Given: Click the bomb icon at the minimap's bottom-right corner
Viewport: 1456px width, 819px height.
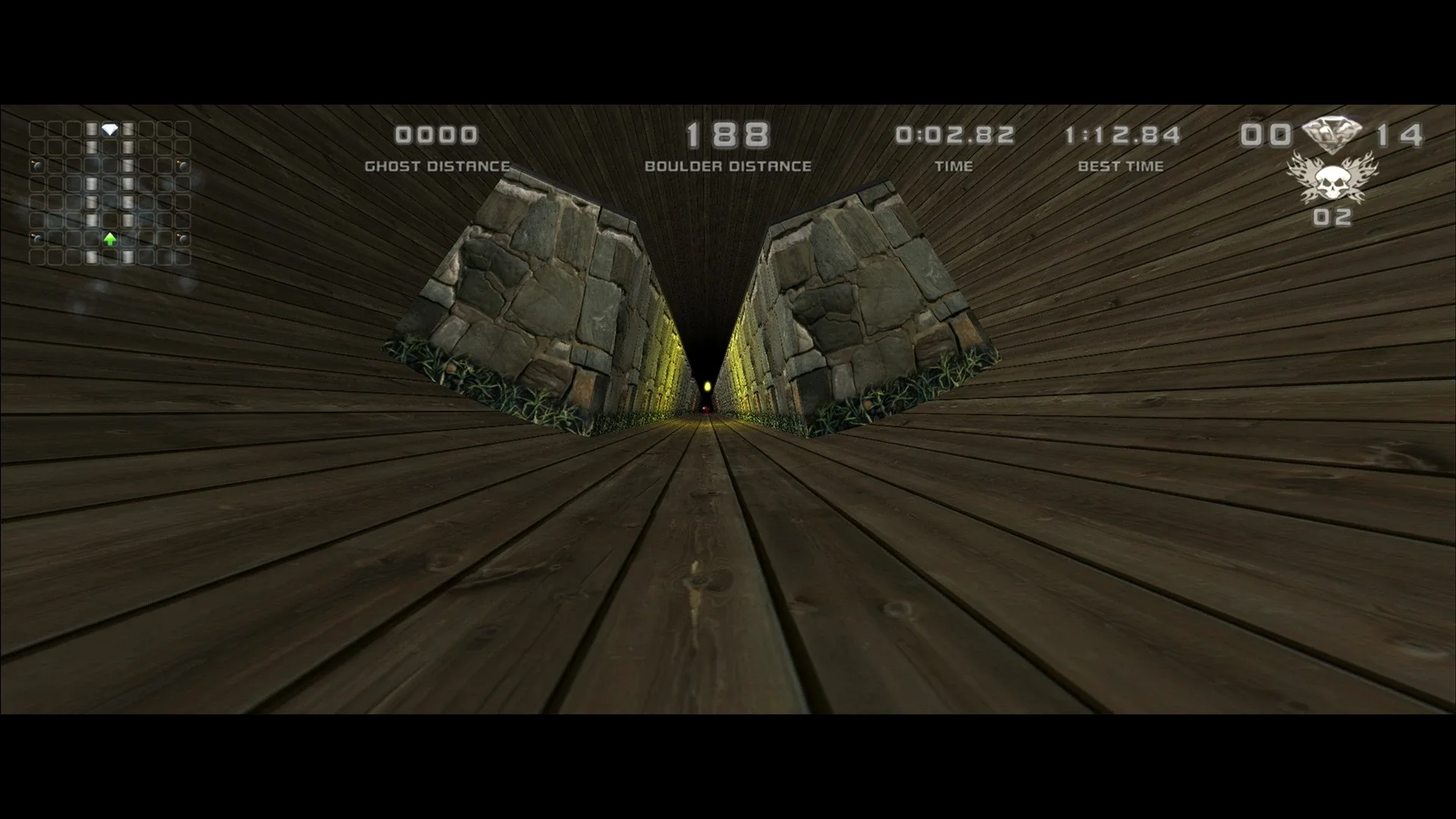Looking at the screenshot, I should 183,239.
